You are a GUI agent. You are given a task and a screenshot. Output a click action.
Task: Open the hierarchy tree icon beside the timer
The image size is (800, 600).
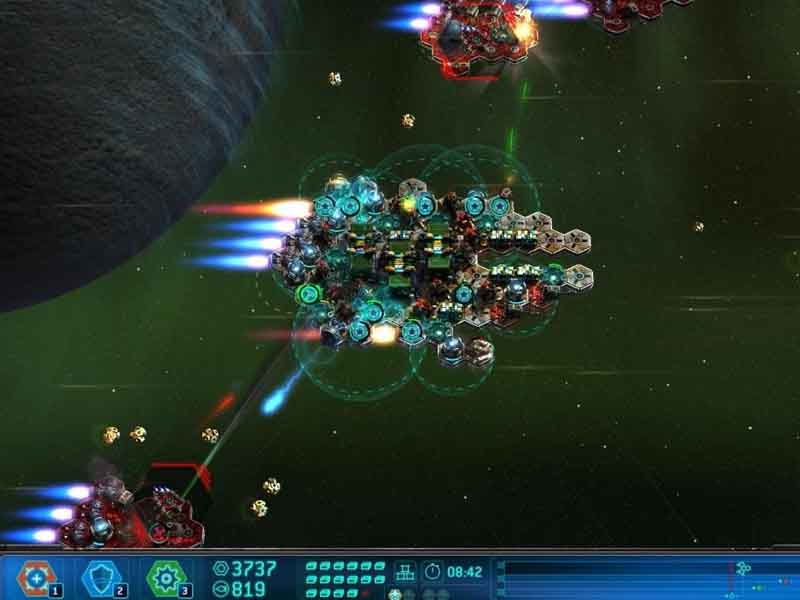(405, 573)
